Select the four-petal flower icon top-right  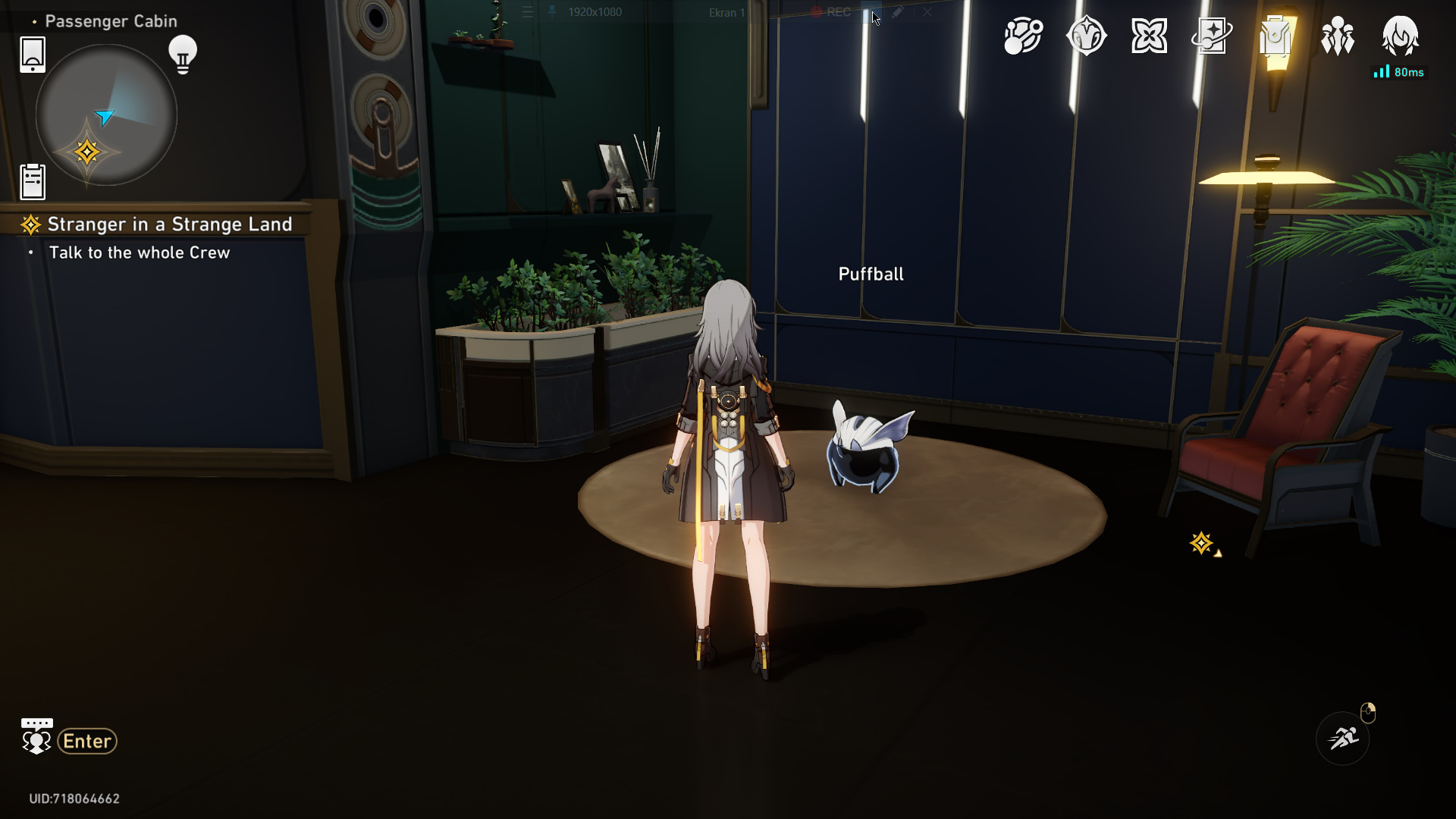pos(1148,34)
